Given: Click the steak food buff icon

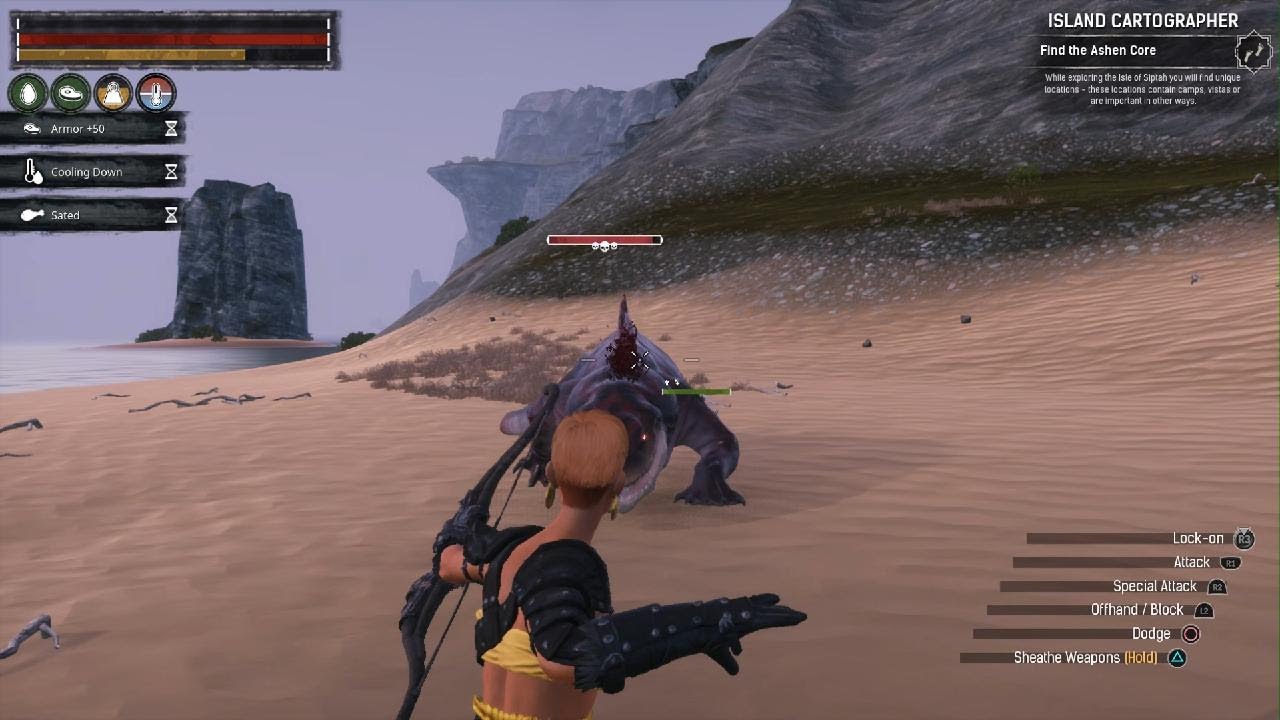Looking at the screenshot, I should coord(72,93).
